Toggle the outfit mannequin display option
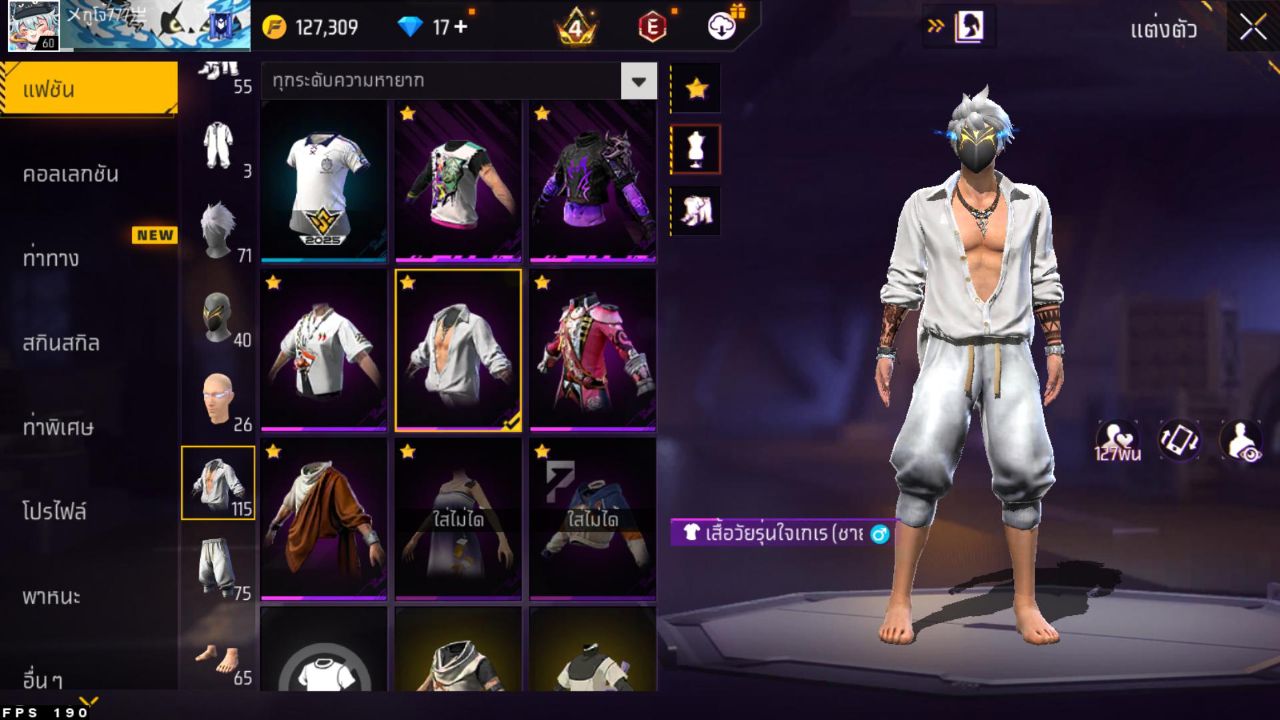1280x720 pixels. click(x=694, y=148)
